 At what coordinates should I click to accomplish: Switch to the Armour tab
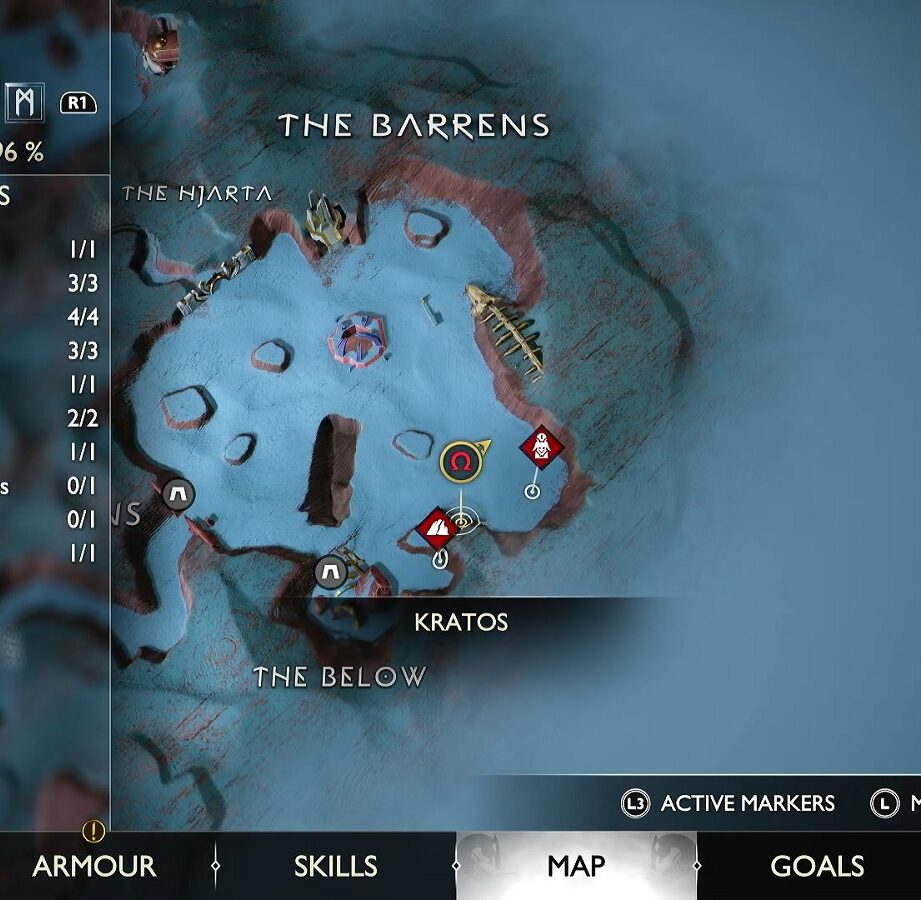(94, 866)
